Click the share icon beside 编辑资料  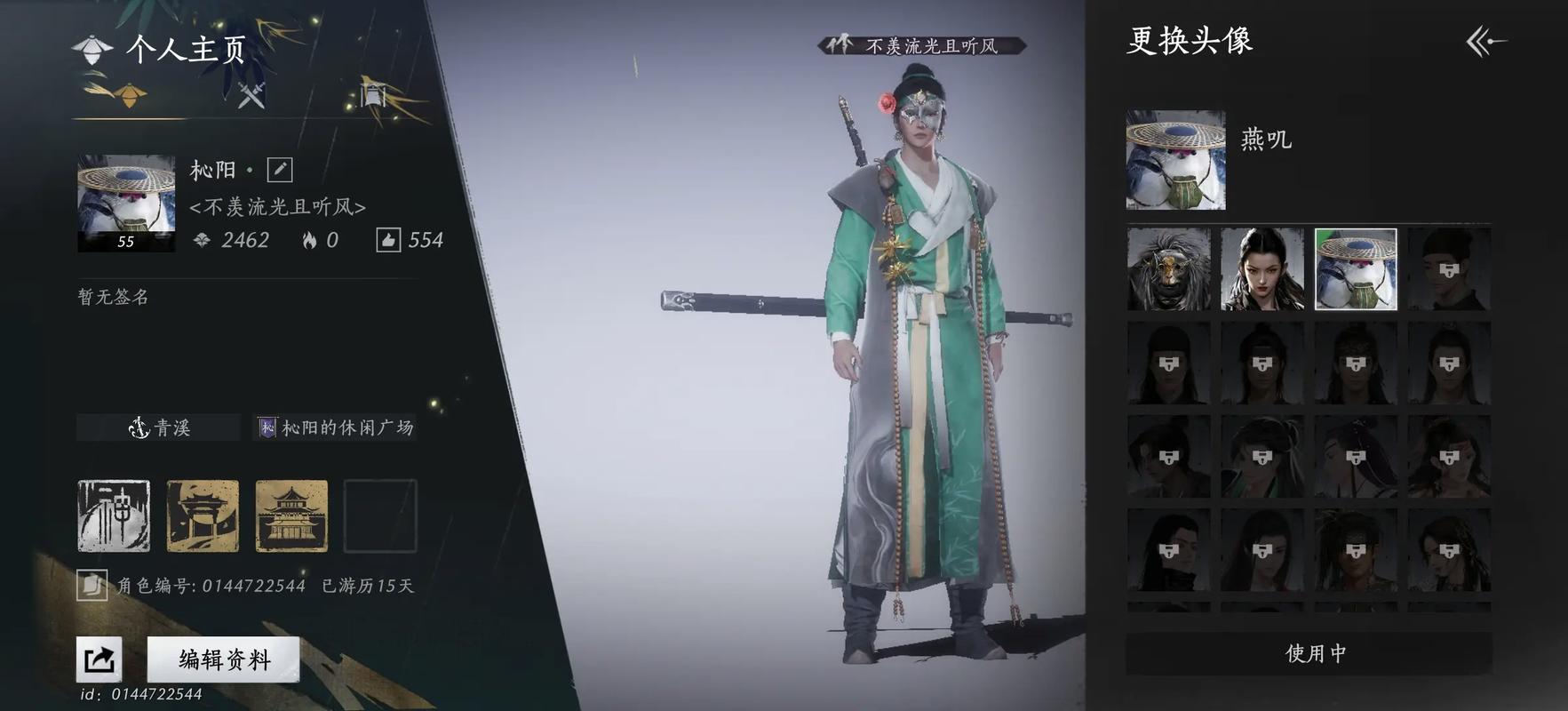tap(99, 659)
